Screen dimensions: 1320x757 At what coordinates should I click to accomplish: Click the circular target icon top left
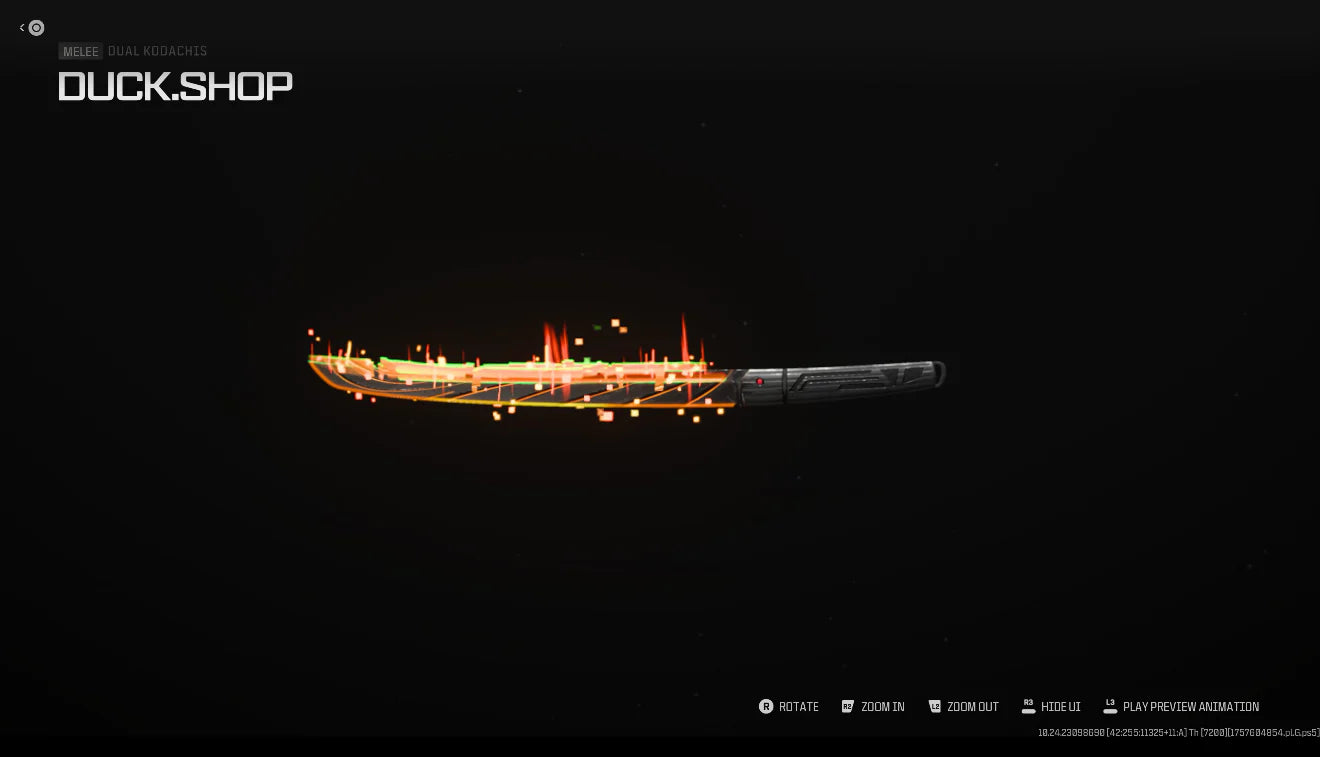click(36, 28)
